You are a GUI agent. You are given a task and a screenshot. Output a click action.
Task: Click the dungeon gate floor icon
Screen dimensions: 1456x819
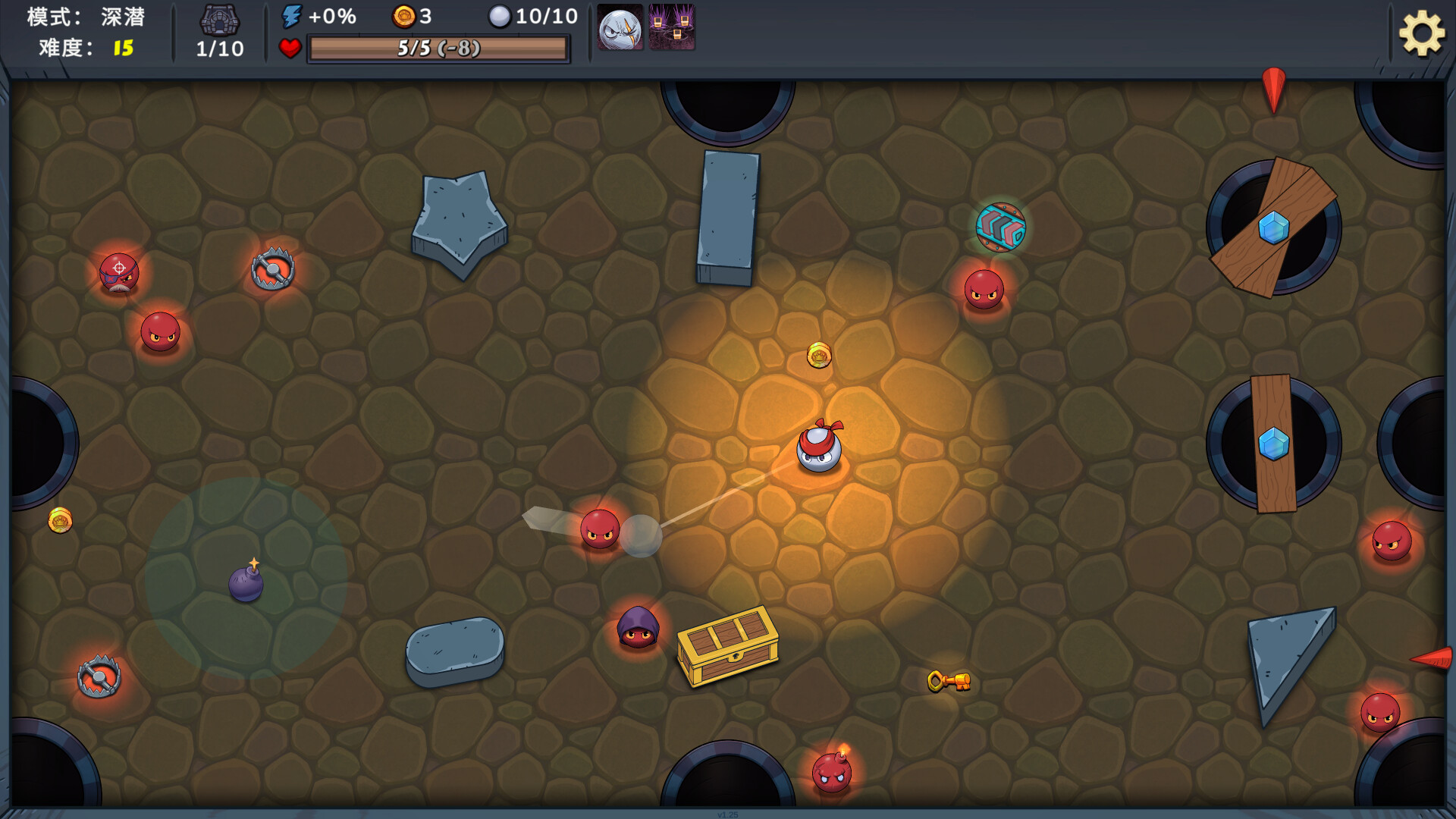219,20
